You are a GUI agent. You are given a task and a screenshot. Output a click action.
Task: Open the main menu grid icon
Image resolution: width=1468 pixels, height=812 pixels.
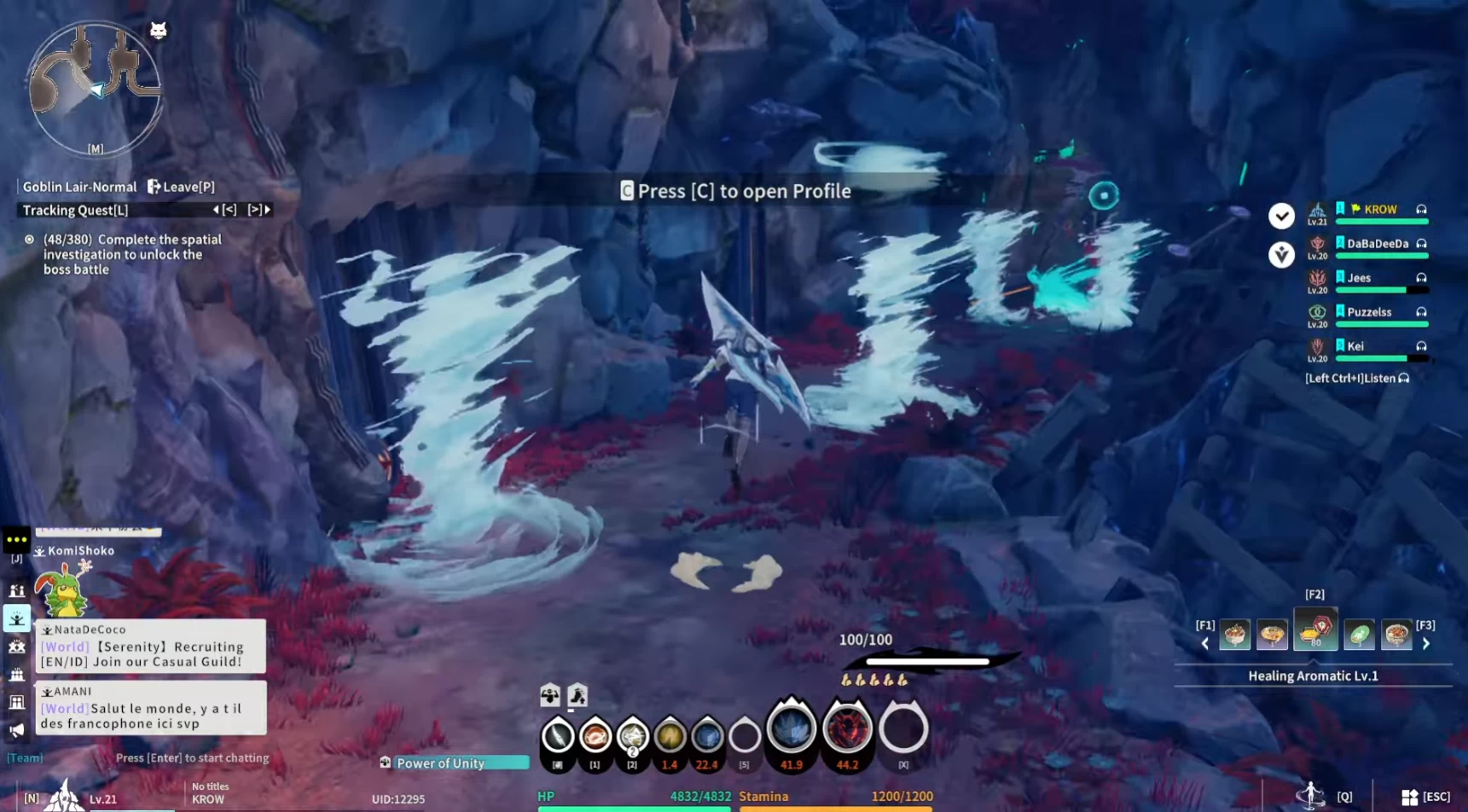click(x=1409, y=797)
